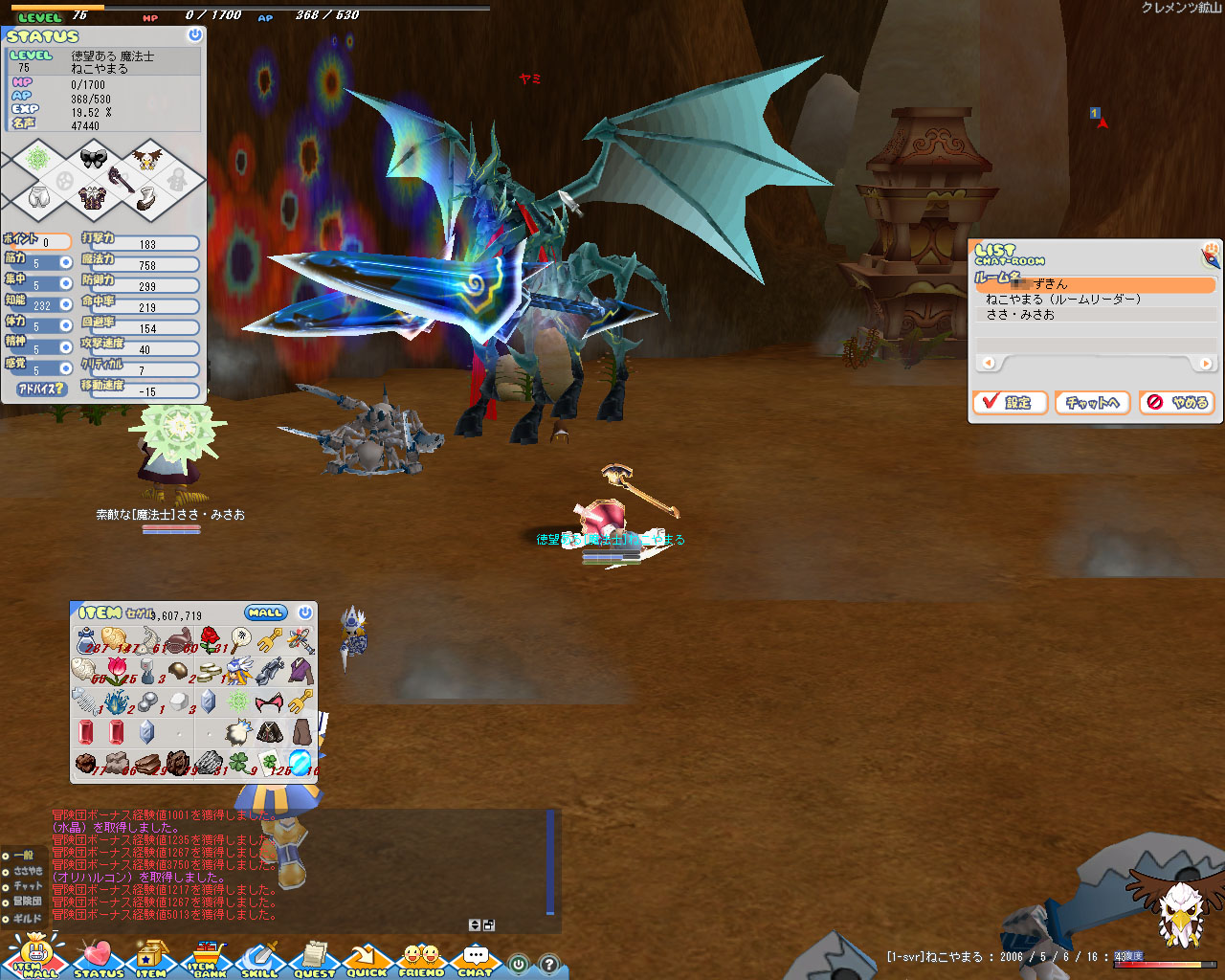Go to chat with チャットへ button
Viewport: 1225px width, 980px height.
[x=1093, y=403]
